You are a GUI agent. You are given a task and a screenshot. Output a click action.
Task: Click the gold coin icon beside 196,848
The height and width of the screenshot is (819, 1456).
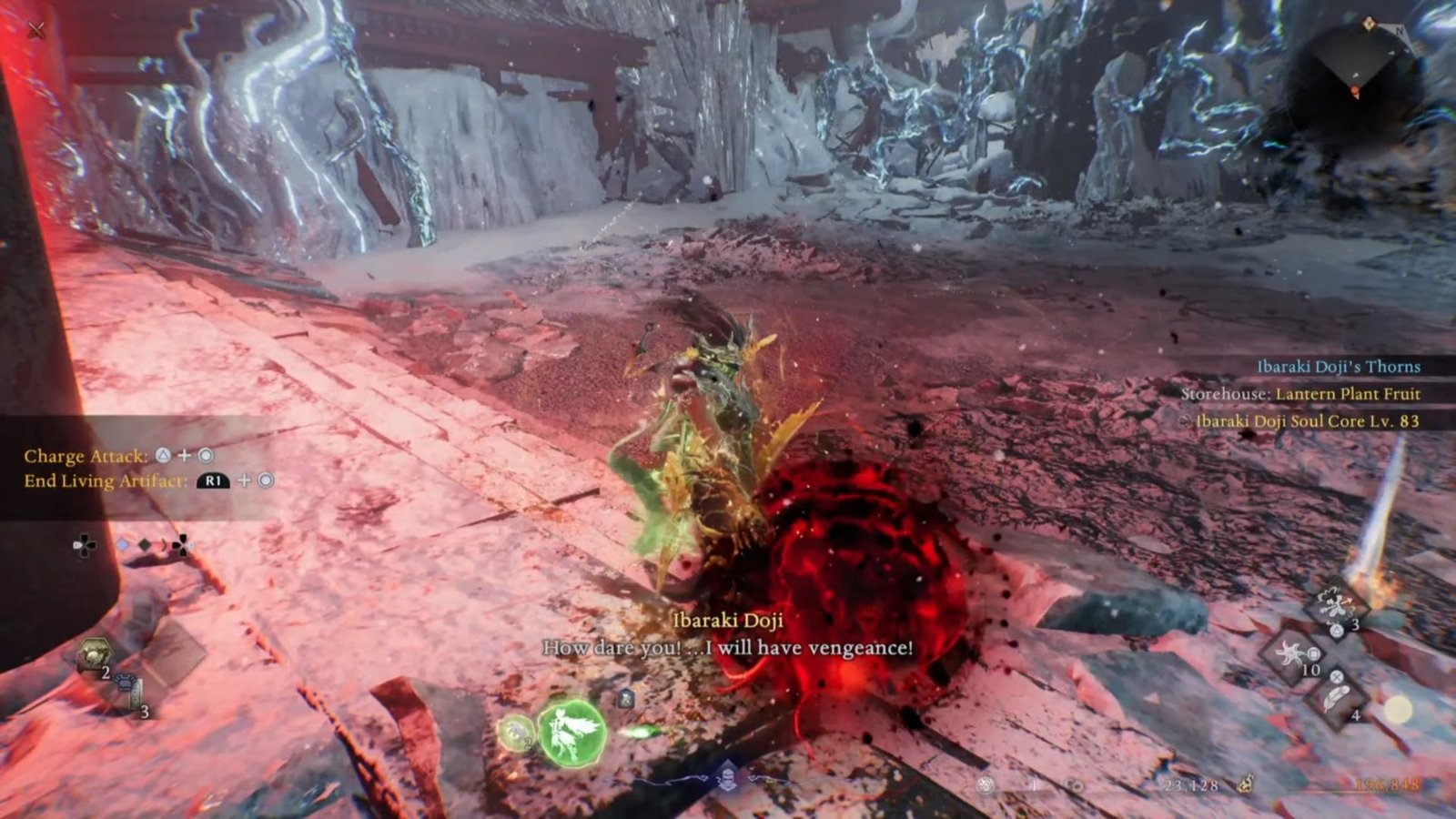[1246, 784]
